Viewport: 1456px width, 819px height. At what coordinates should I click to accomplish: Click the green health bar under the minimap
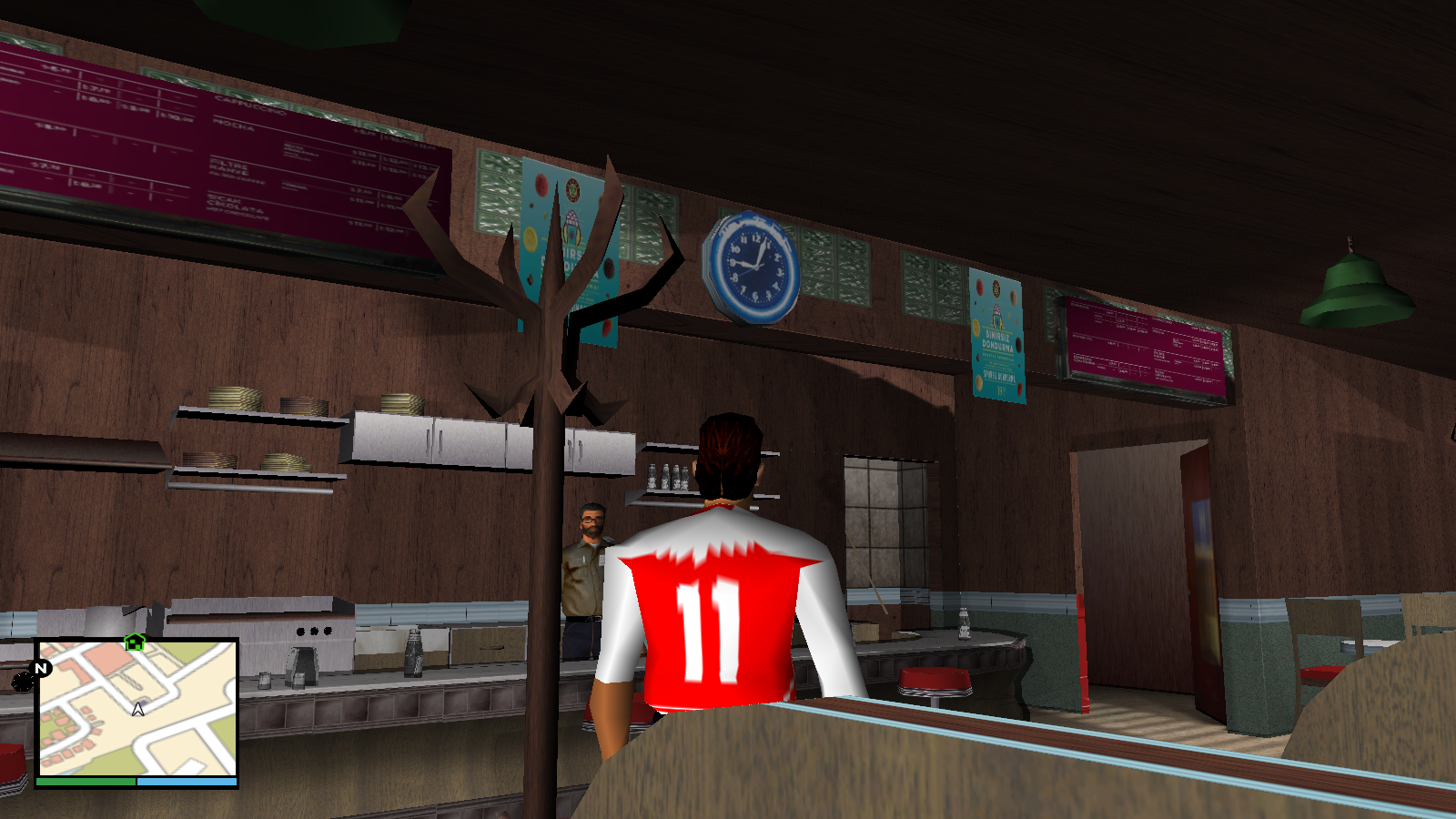pyautogui.click(x=85, y=780)
